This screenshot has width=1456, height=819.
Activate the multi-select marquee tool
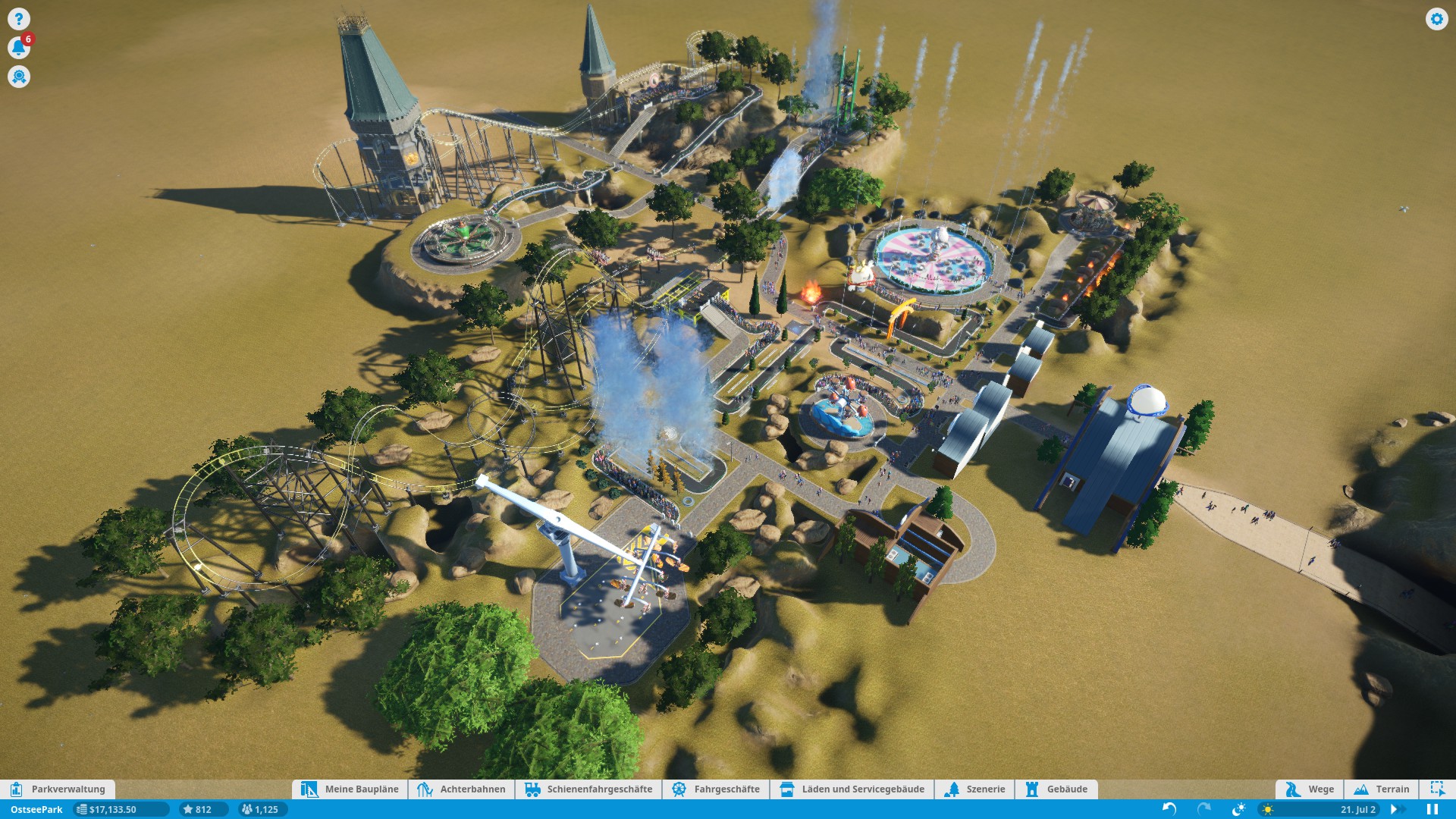point(1437,789)
